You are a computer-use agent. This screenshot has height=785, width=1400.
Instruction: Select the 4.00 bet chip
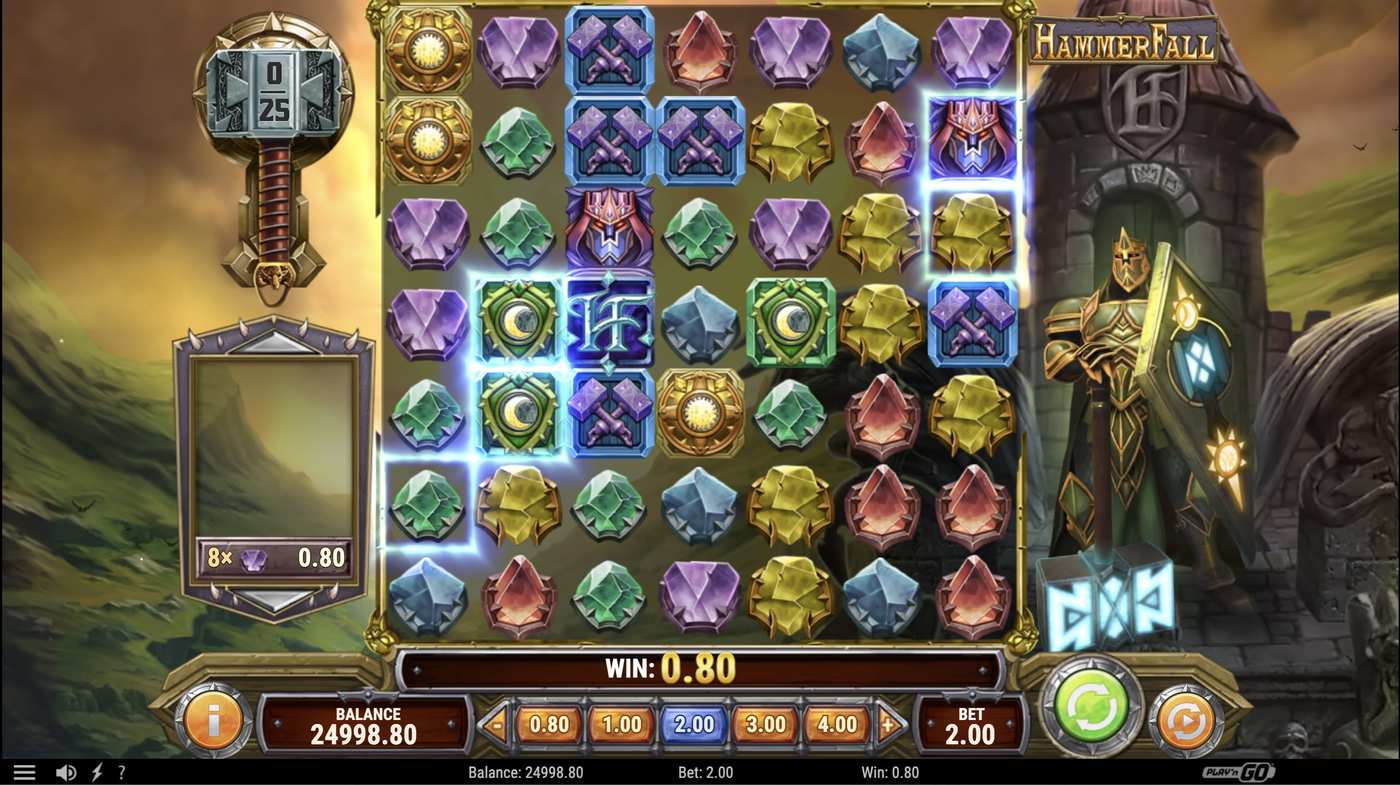[x=838, y=723]
